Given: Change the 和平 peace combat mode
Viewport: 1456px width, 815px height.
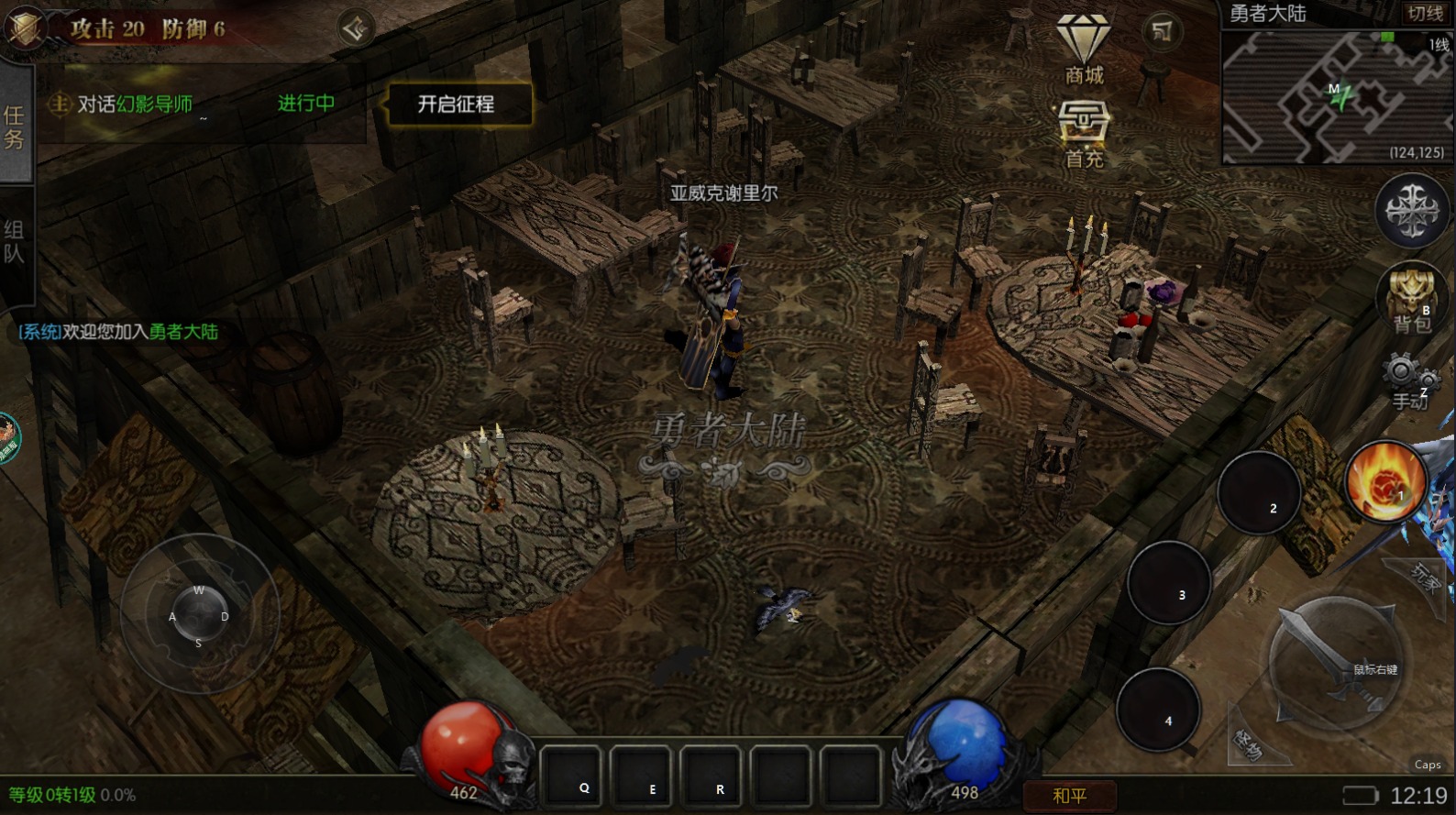Looking at the screenshot, I should (1069, 796).
